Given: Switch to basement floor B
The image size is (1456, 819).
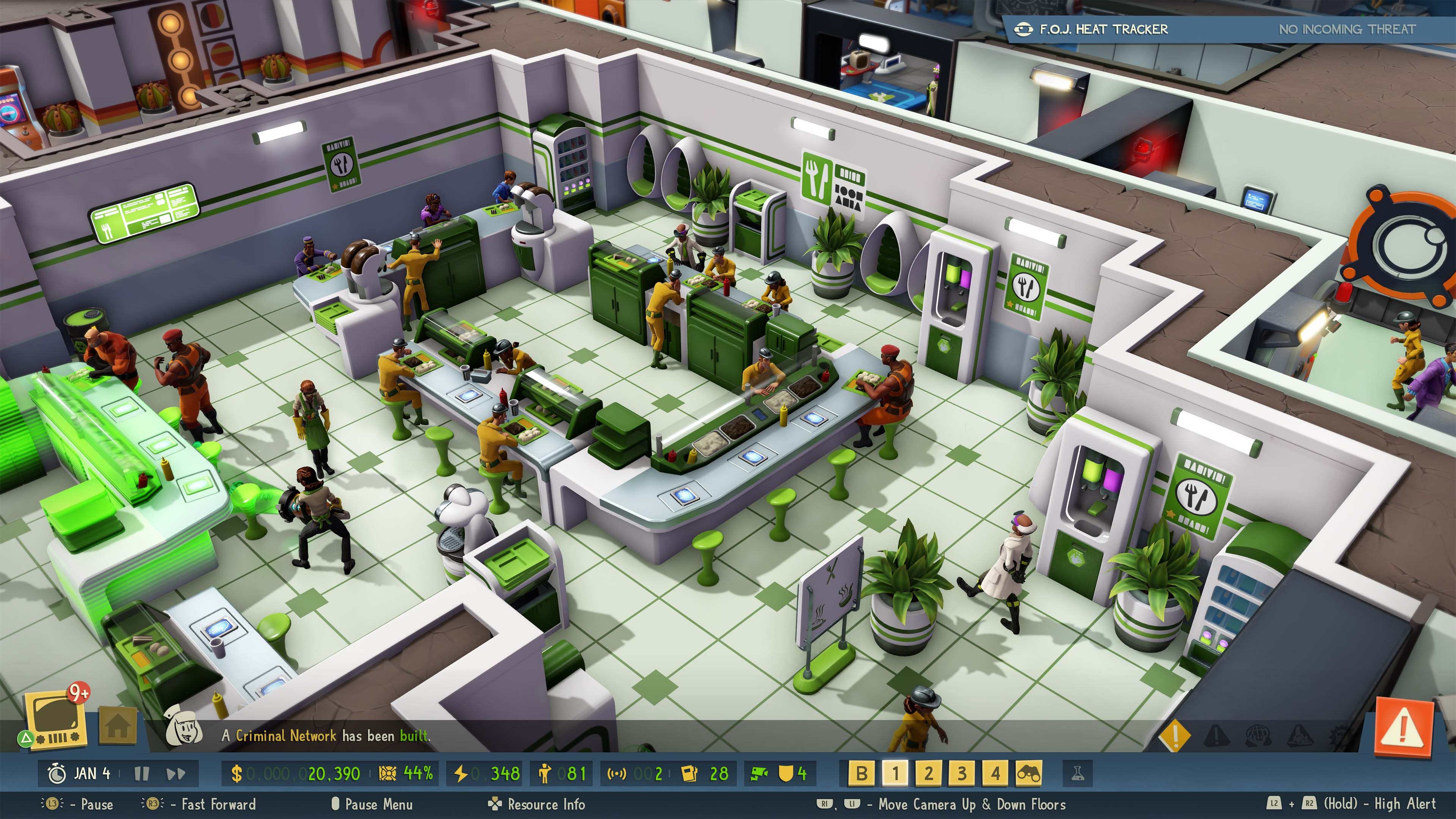Looking at the screenshot, I should pyautogui.click(x=861, y=773).
